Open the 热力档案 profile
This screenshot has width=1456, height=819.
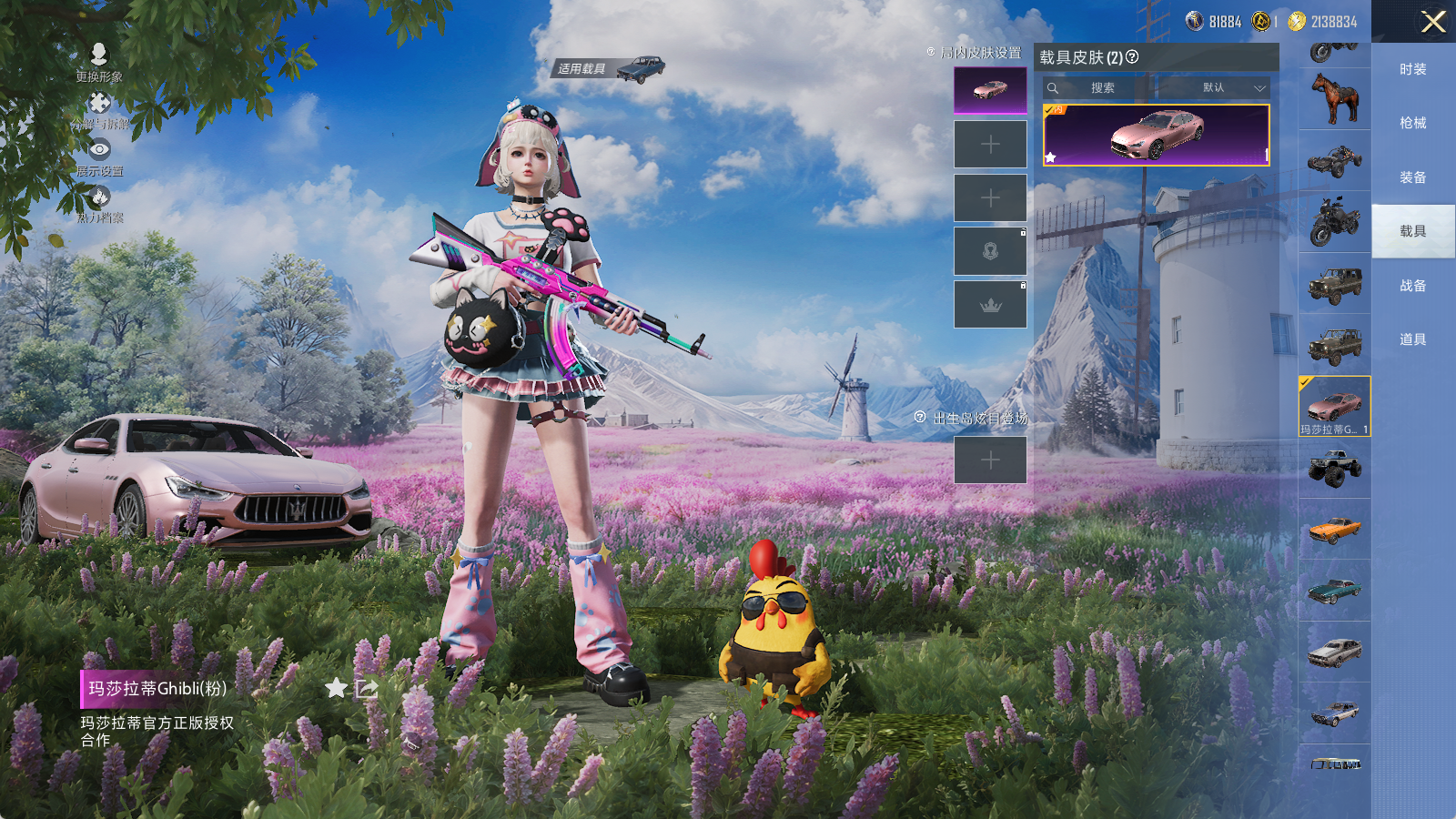[99, 204]
